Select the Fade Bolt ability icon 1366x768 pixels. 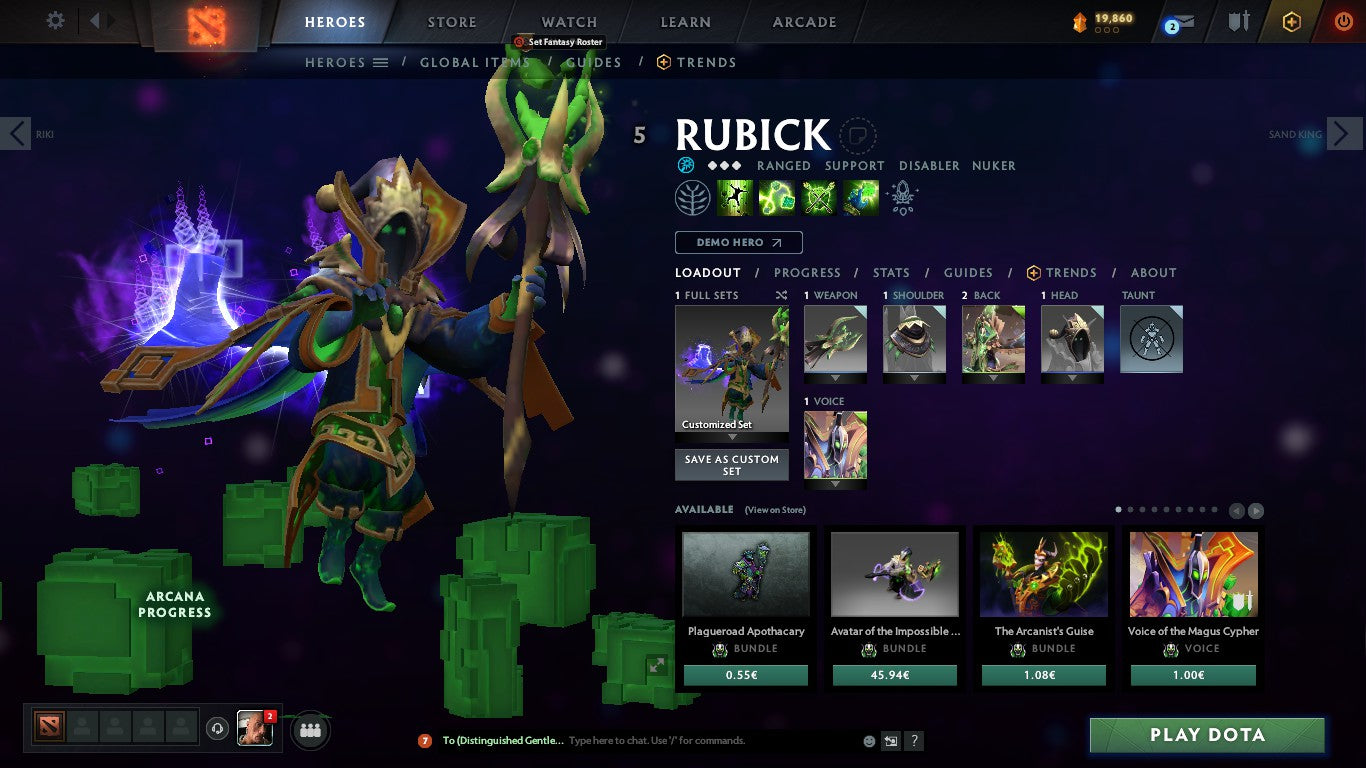(x=778, y=197)
